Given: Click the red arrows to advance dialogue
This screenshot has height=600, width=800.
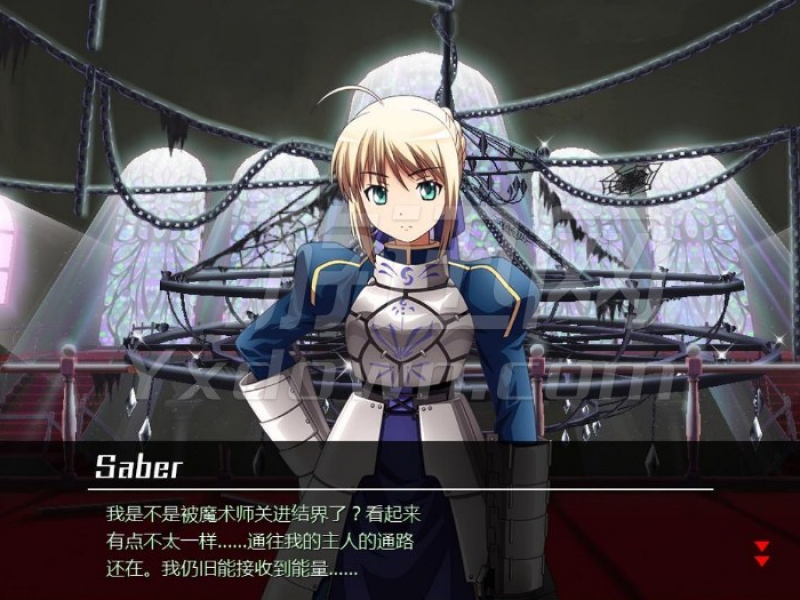Looking at the screenshot, I should point(761,553).
